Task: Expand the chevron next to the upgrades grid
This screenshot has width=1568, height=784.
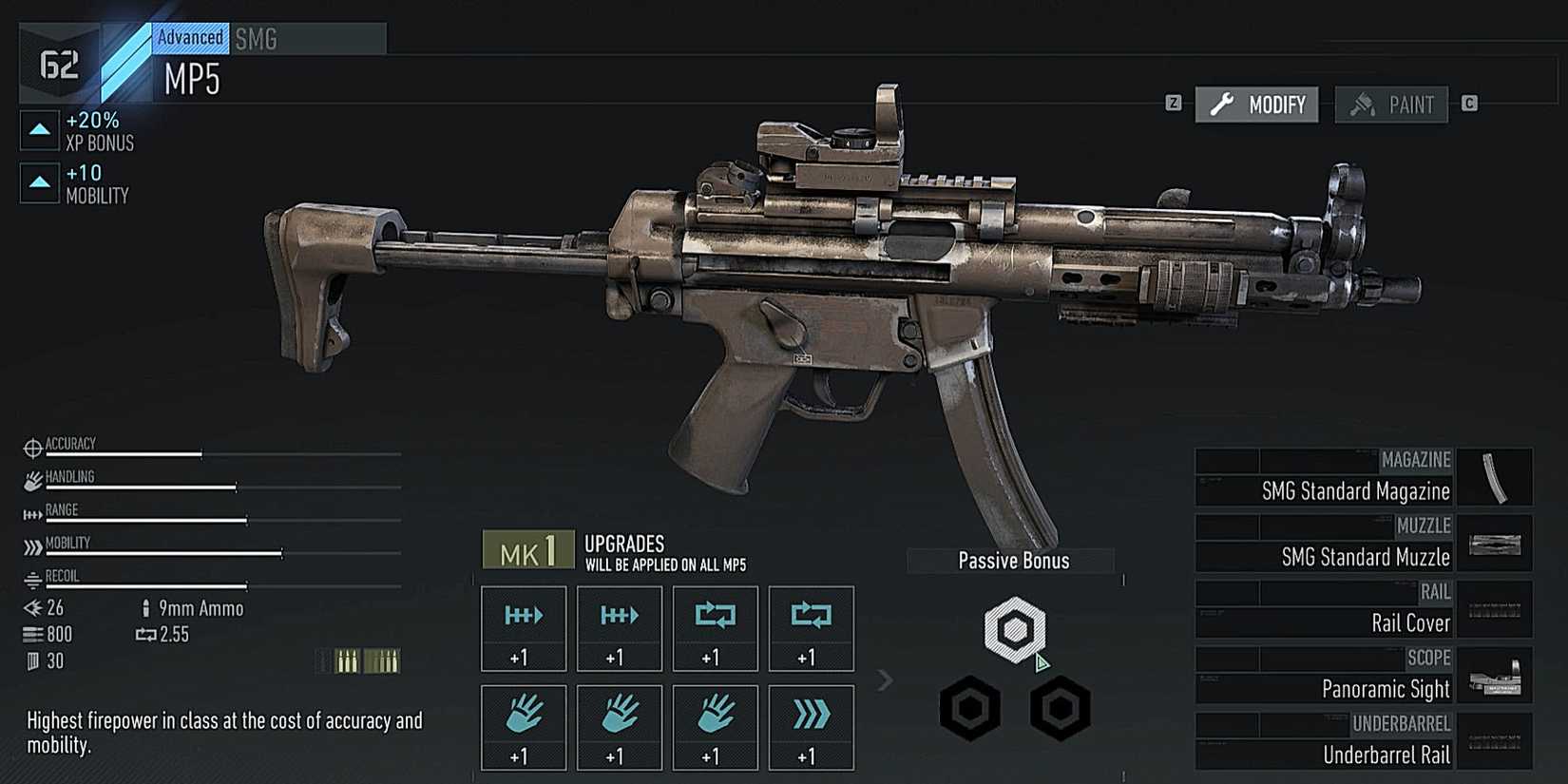Action: pos(885,680)
